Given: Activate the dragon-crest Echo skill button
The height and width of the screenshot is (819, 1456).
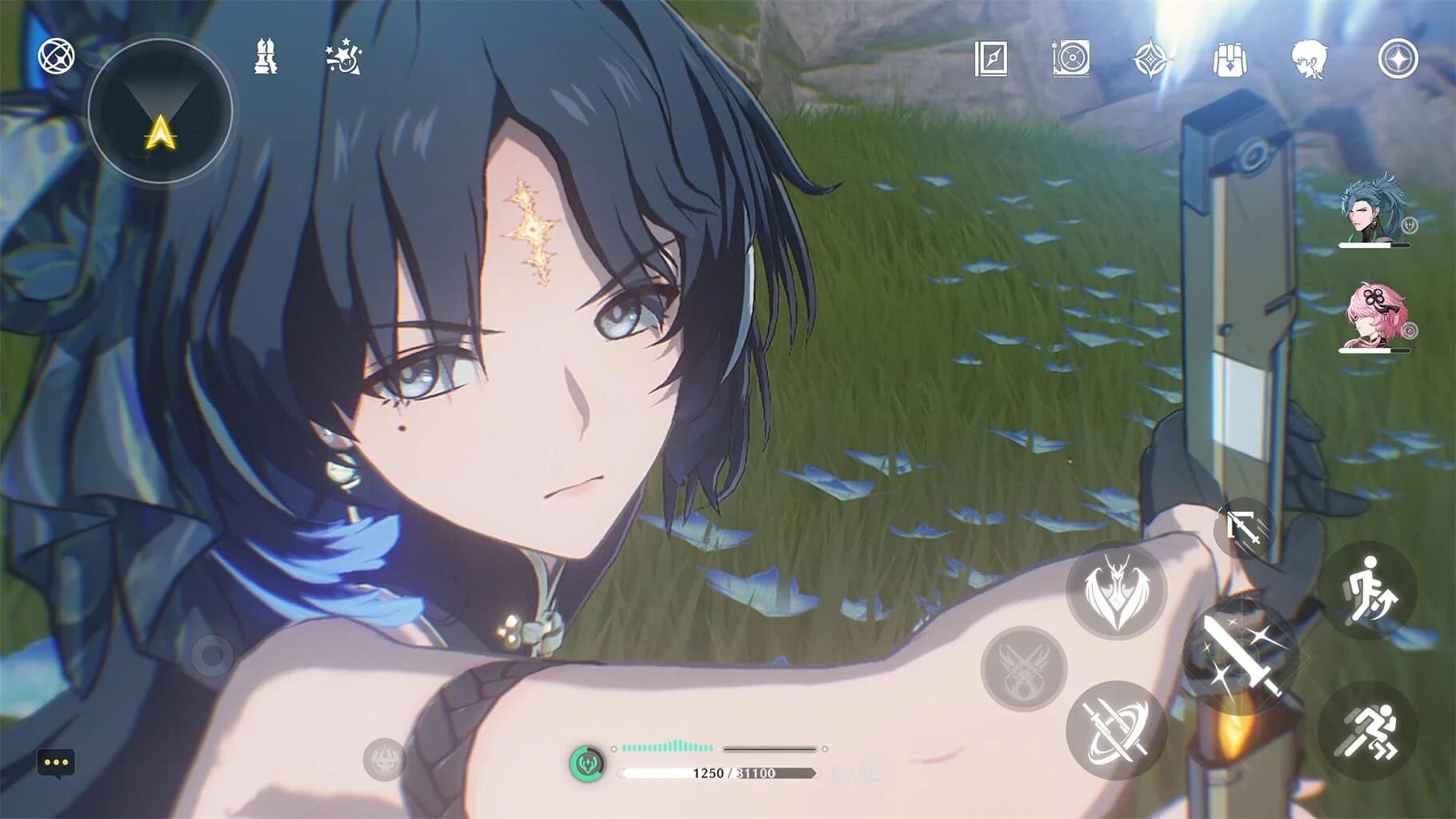Looking at the screenshot, I should click(1117, 592).
